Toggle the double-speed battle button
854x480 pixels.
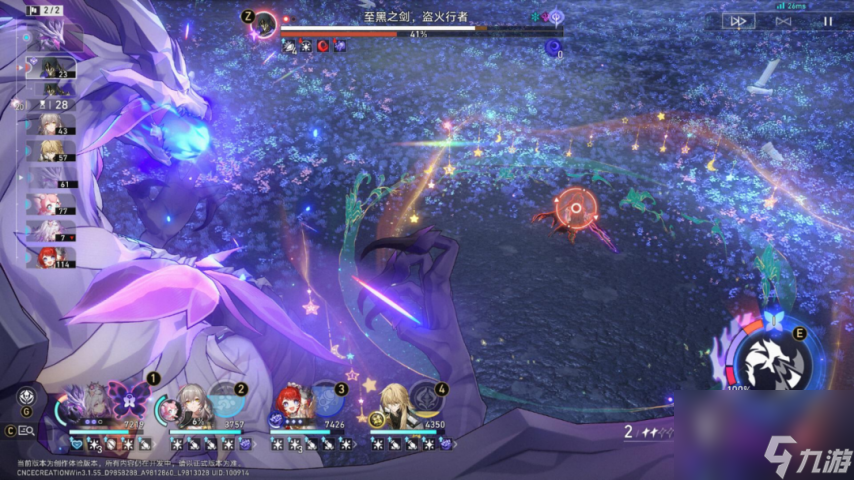pyautogui.click(x=739, y=20)
